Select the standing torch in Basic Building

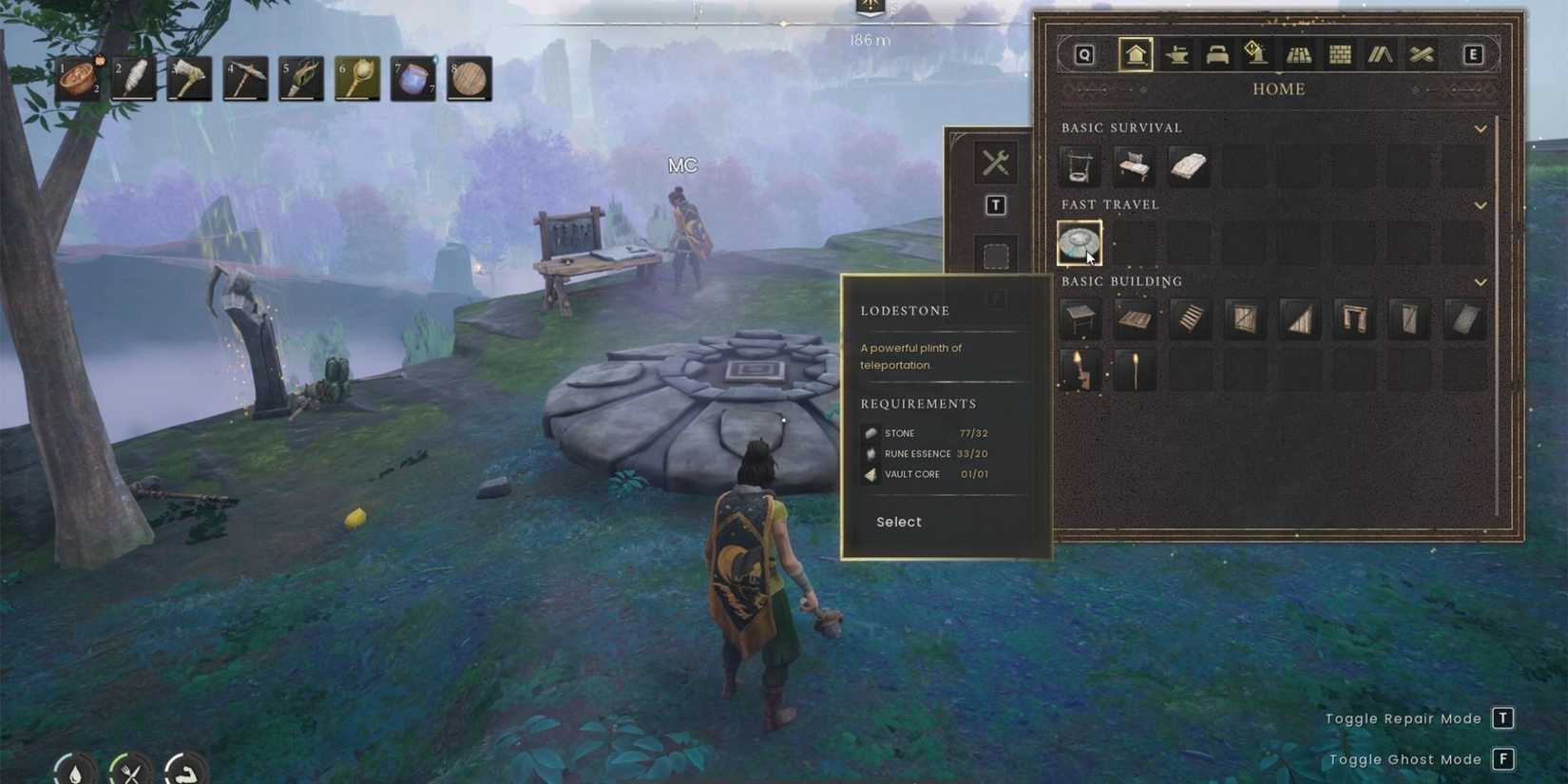pyautogui.click(x=1134, y=371)
